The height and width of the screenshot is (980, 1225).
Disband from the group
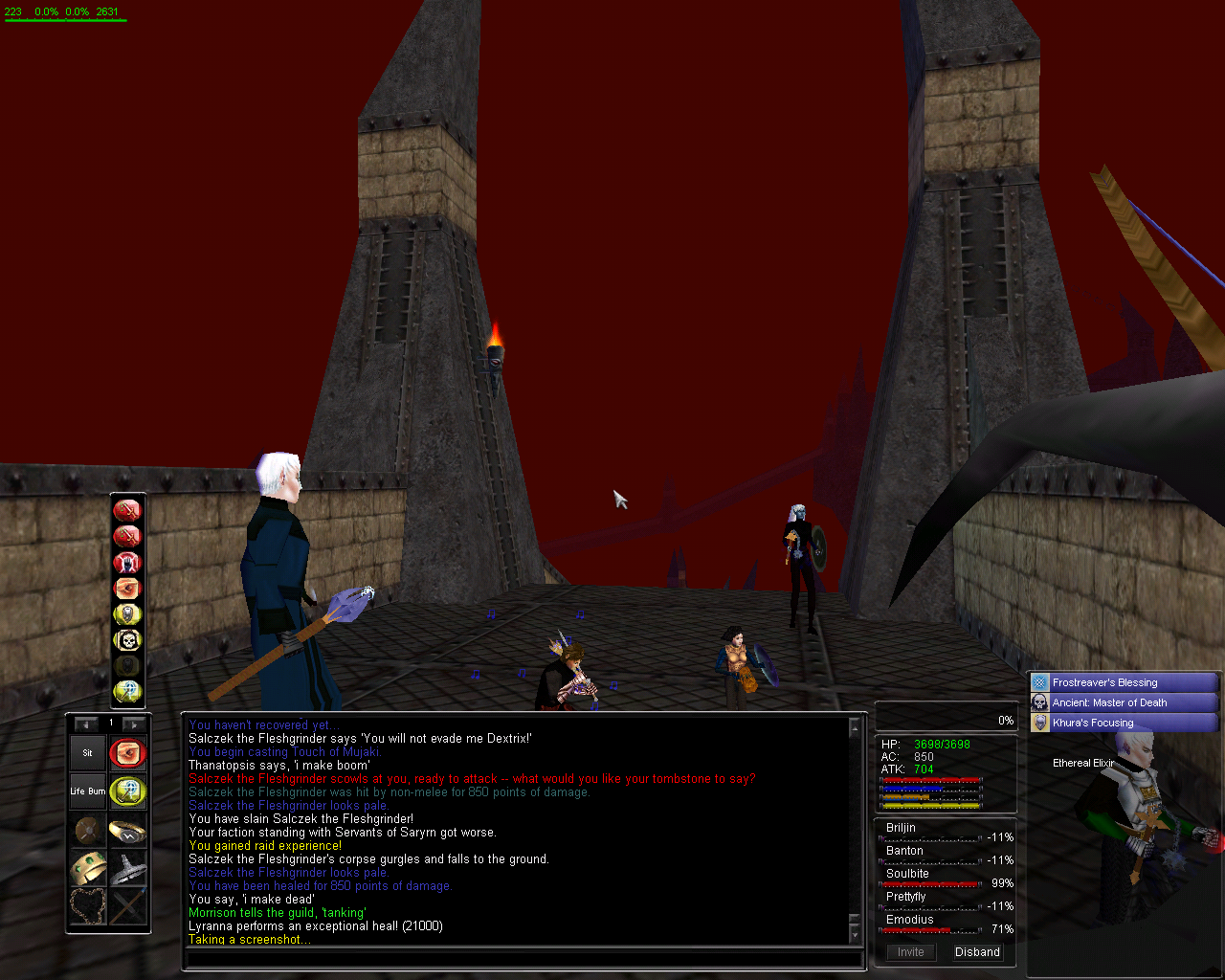click(977, 952)
